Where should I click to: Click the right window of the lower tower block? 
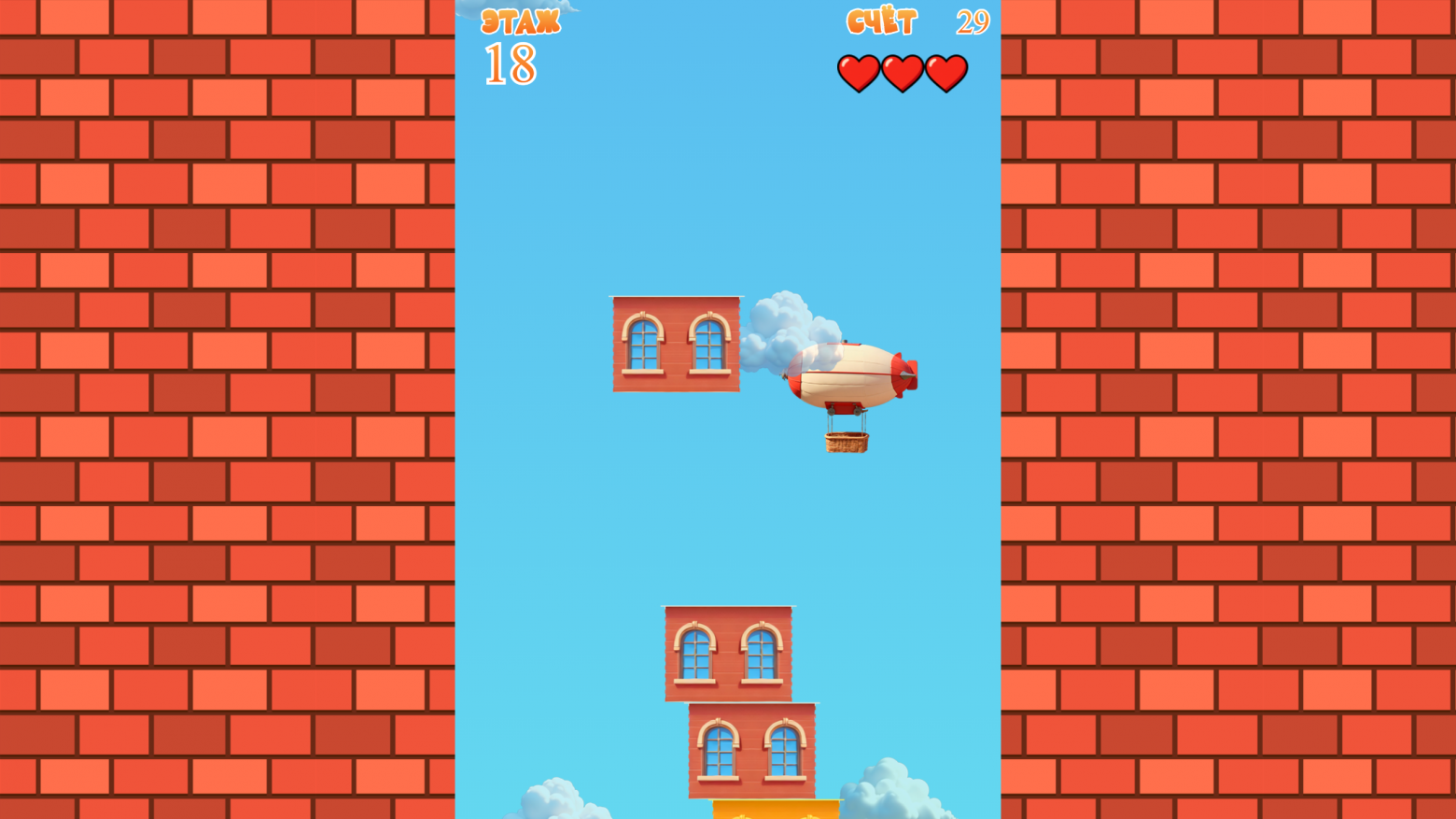784,752
